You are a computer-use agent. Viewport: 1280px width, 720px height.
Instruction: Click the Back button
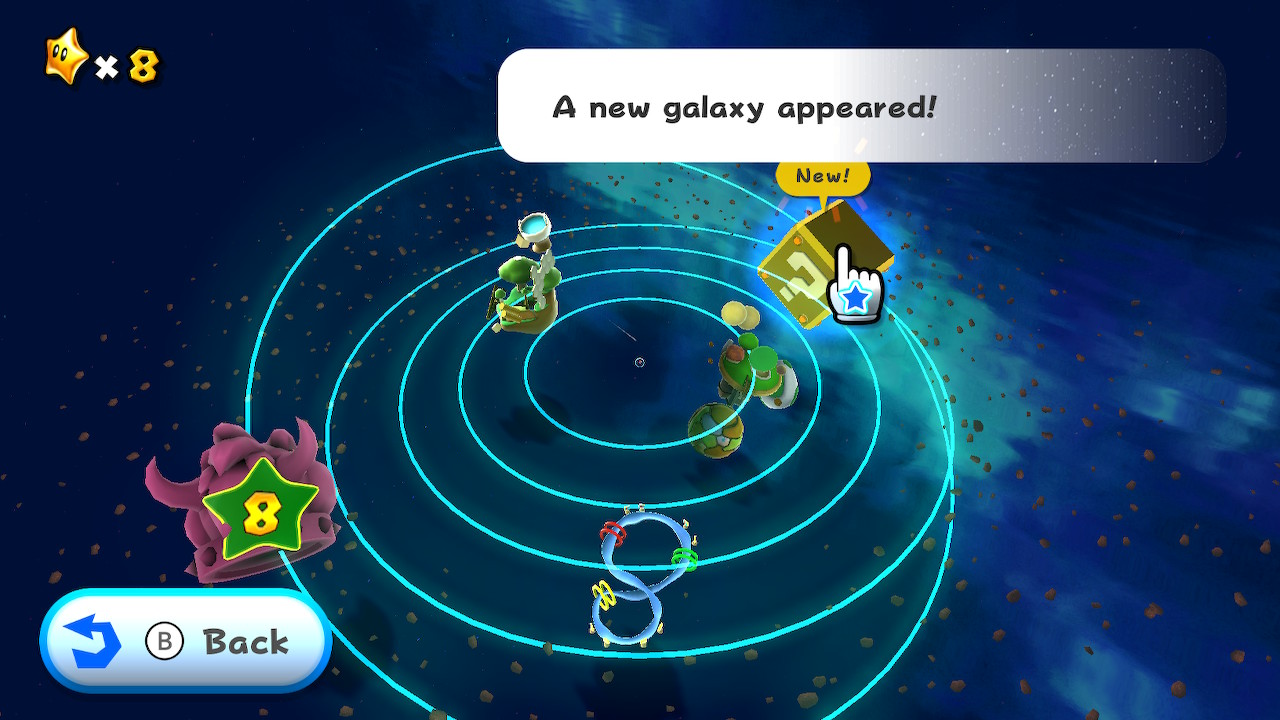pyautogui.click(x=186, y=641)
